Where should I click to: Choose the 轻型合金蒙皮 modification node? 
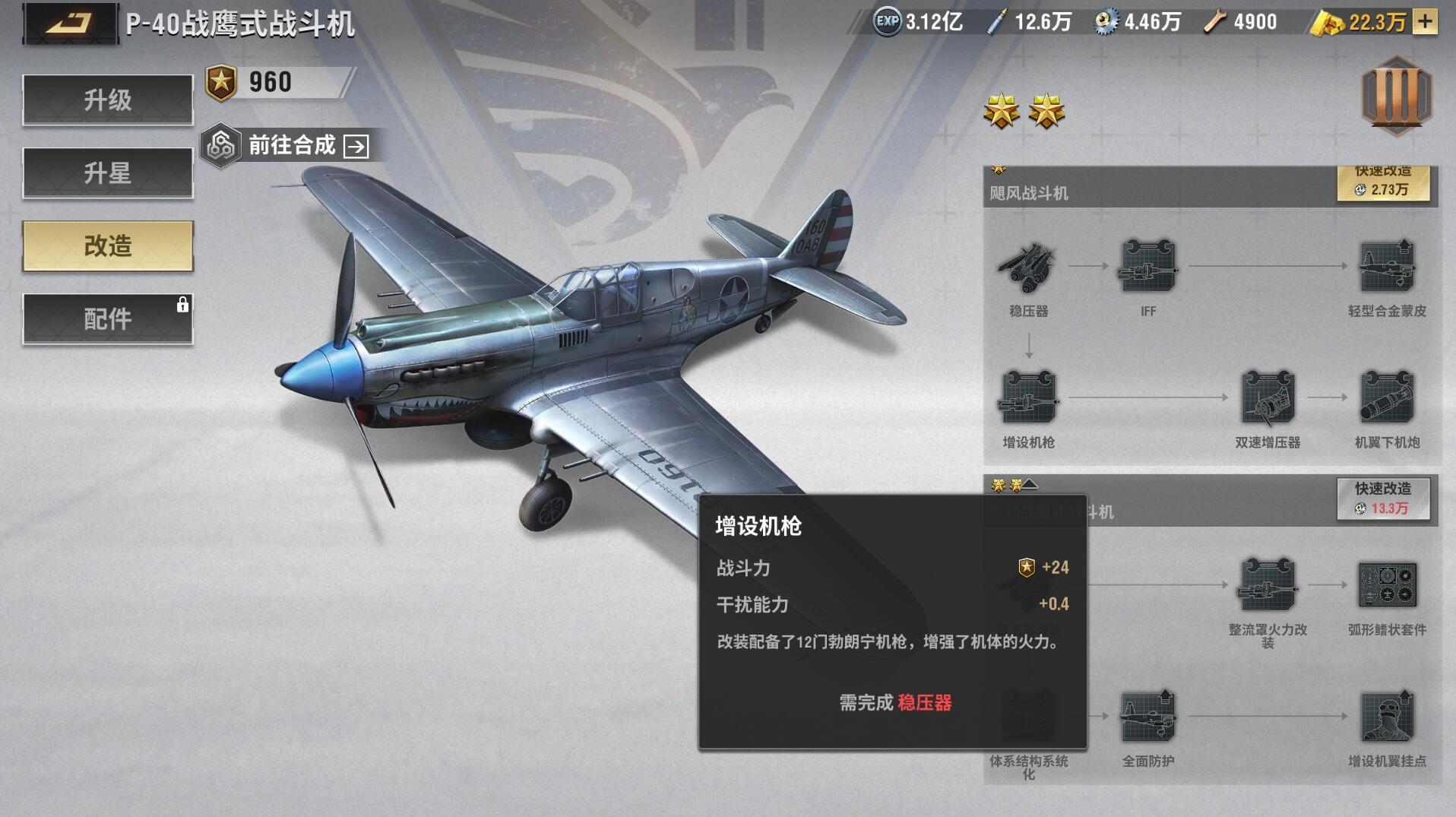click(1387, 267)
